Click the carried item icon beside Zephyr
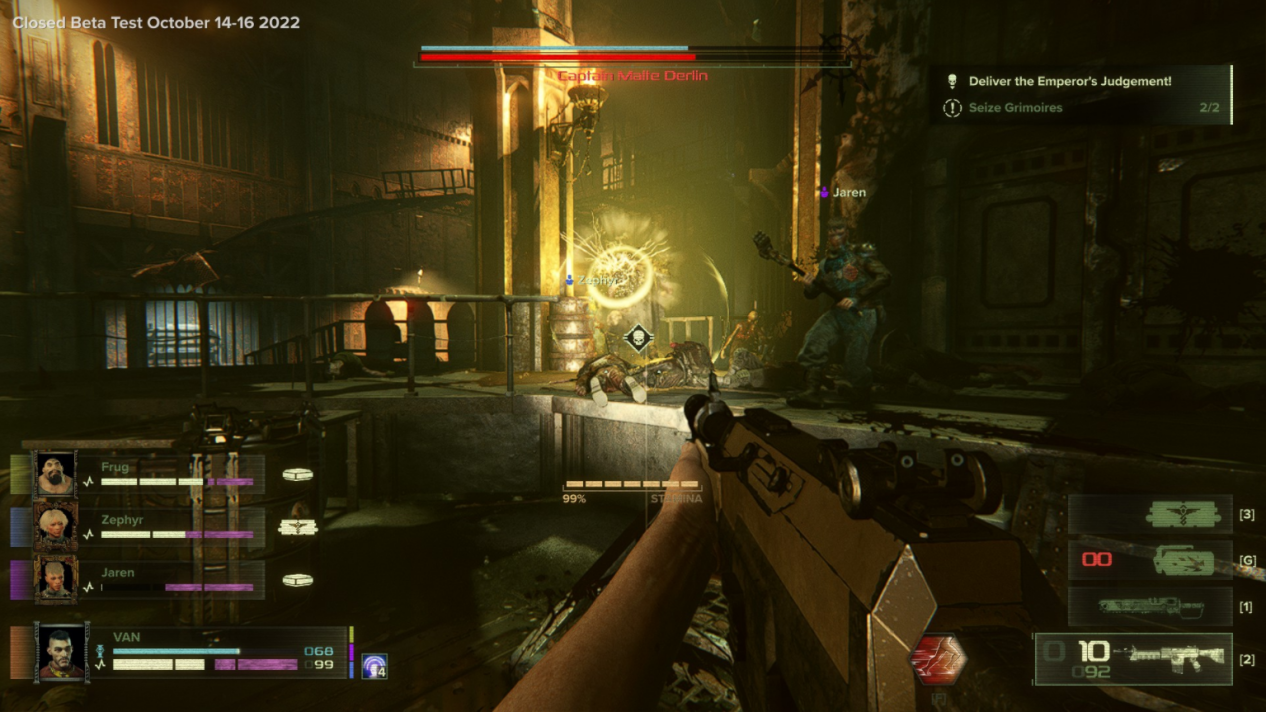This screenshot has height=712, width=1266. pos(297,527)
